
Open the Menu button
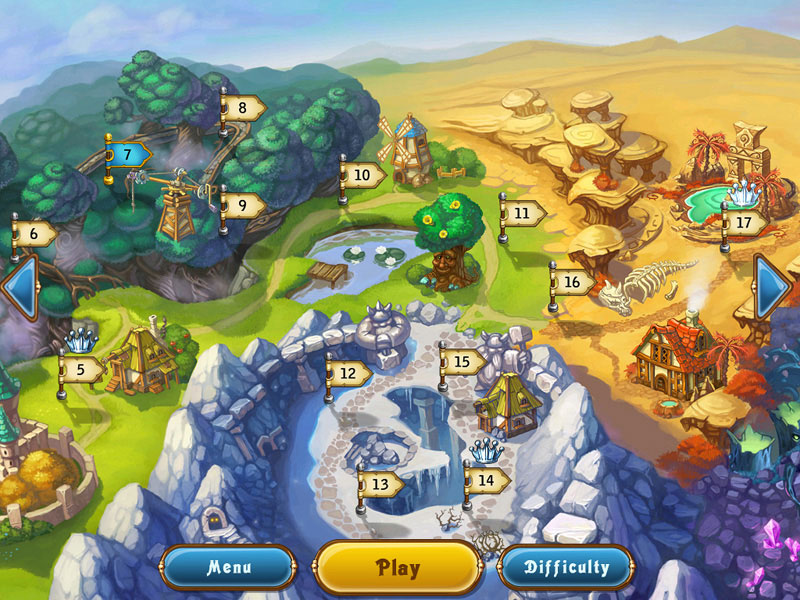[x=229, y=568]
